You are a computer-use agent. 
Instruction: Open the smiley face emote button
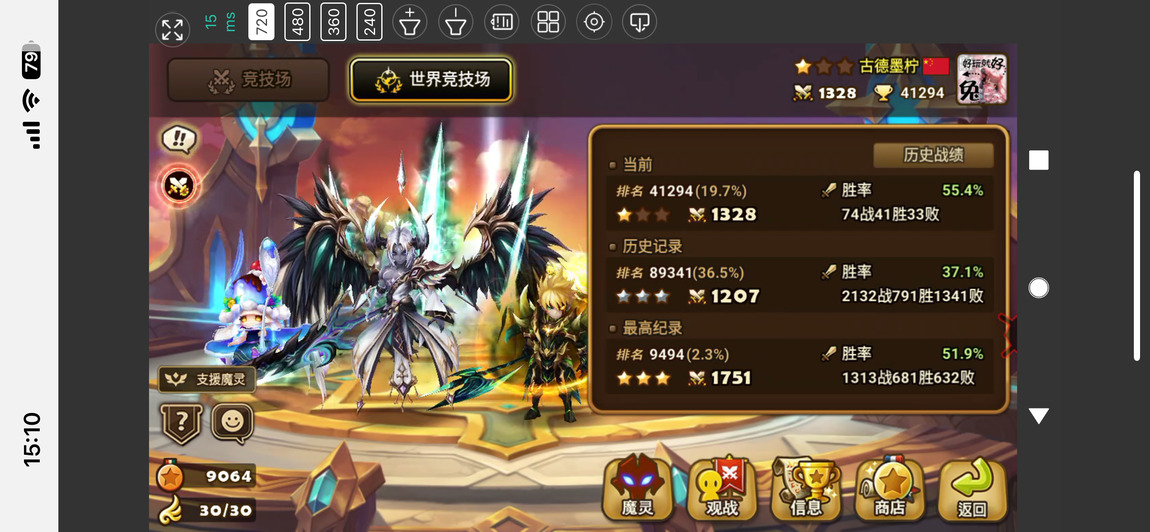tap(232, 422)
